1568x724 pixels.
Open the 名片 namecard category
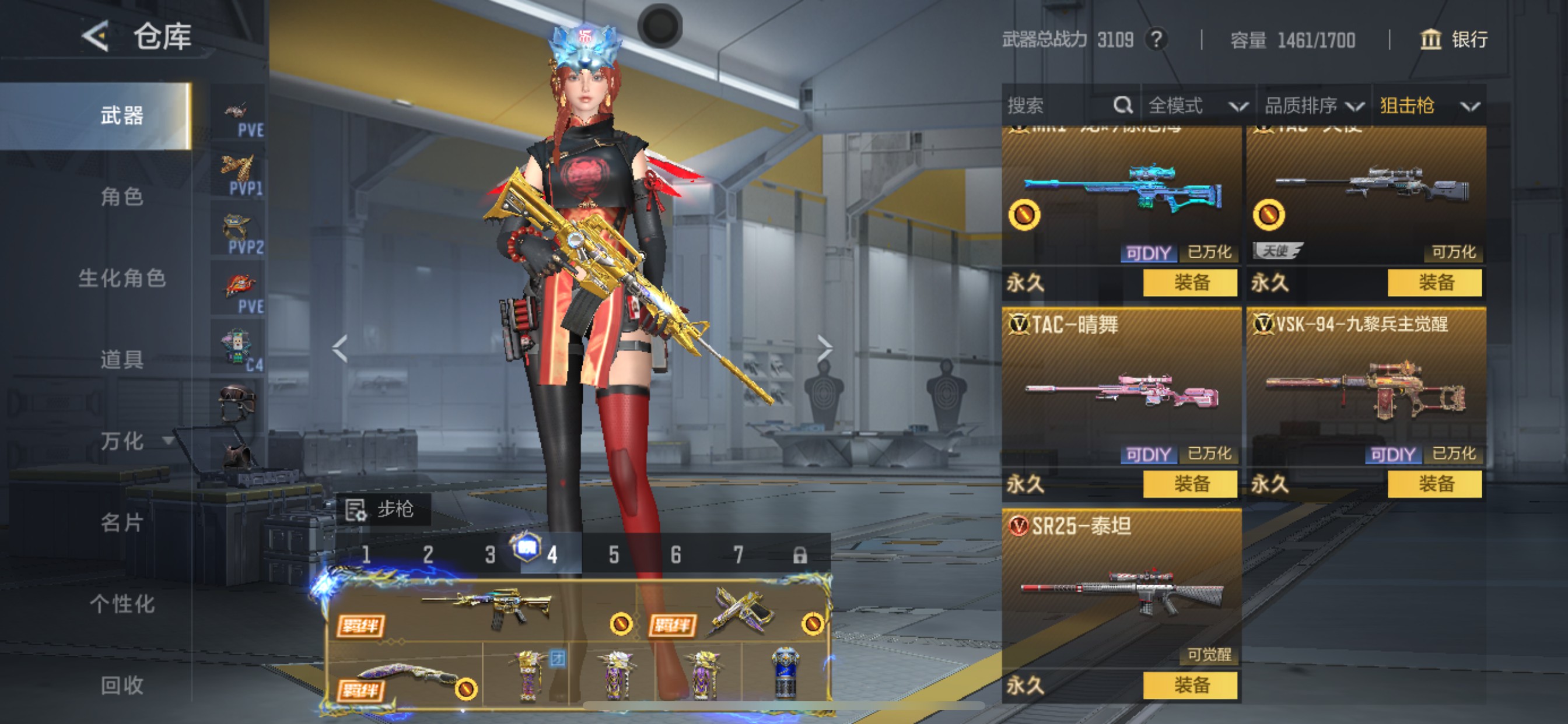(122, 522)
